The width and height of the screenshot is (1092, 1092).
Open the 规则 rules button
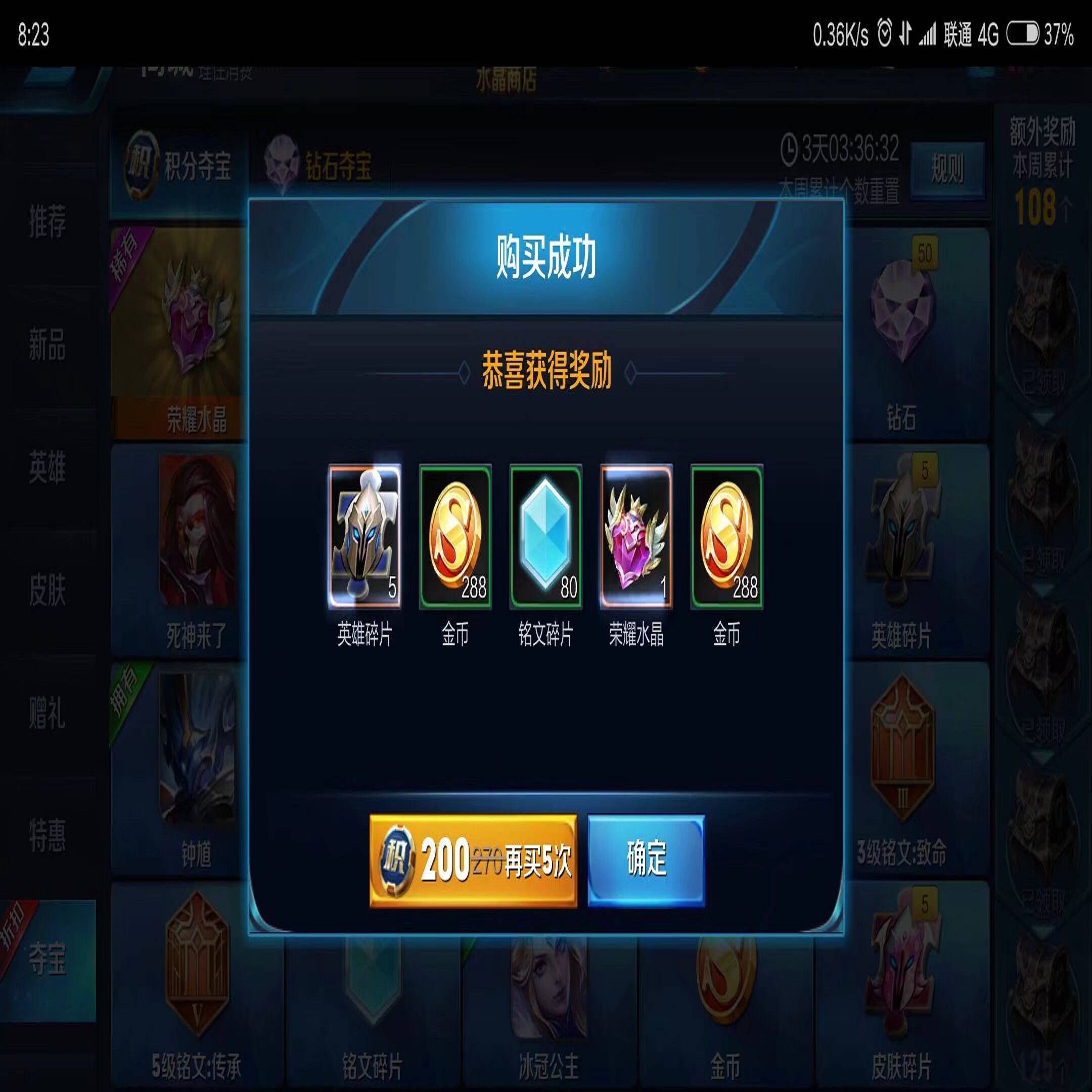click(x=947, y=169)
